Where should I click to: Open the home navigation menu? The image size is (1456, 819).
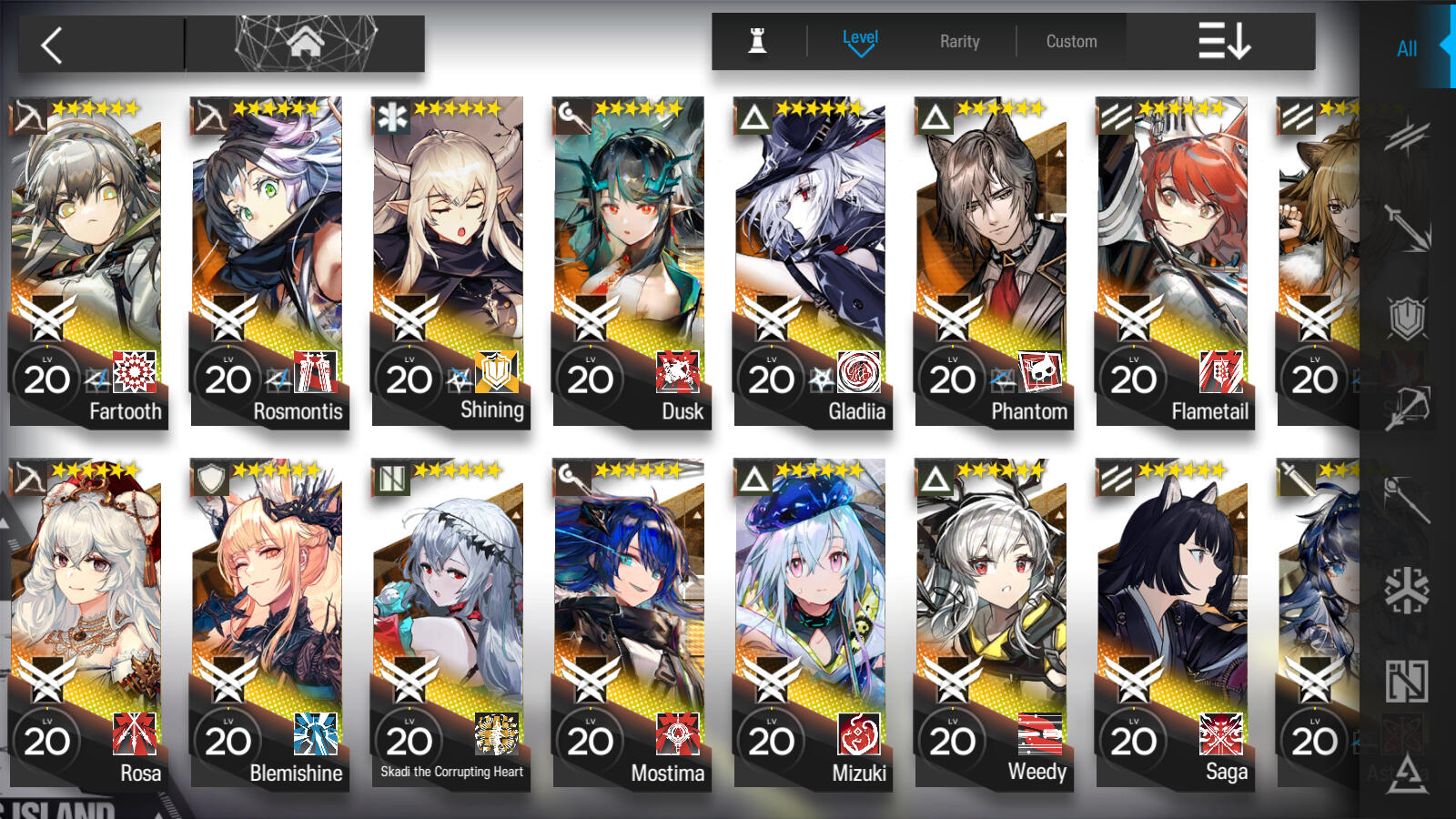(x=306, y=43)
